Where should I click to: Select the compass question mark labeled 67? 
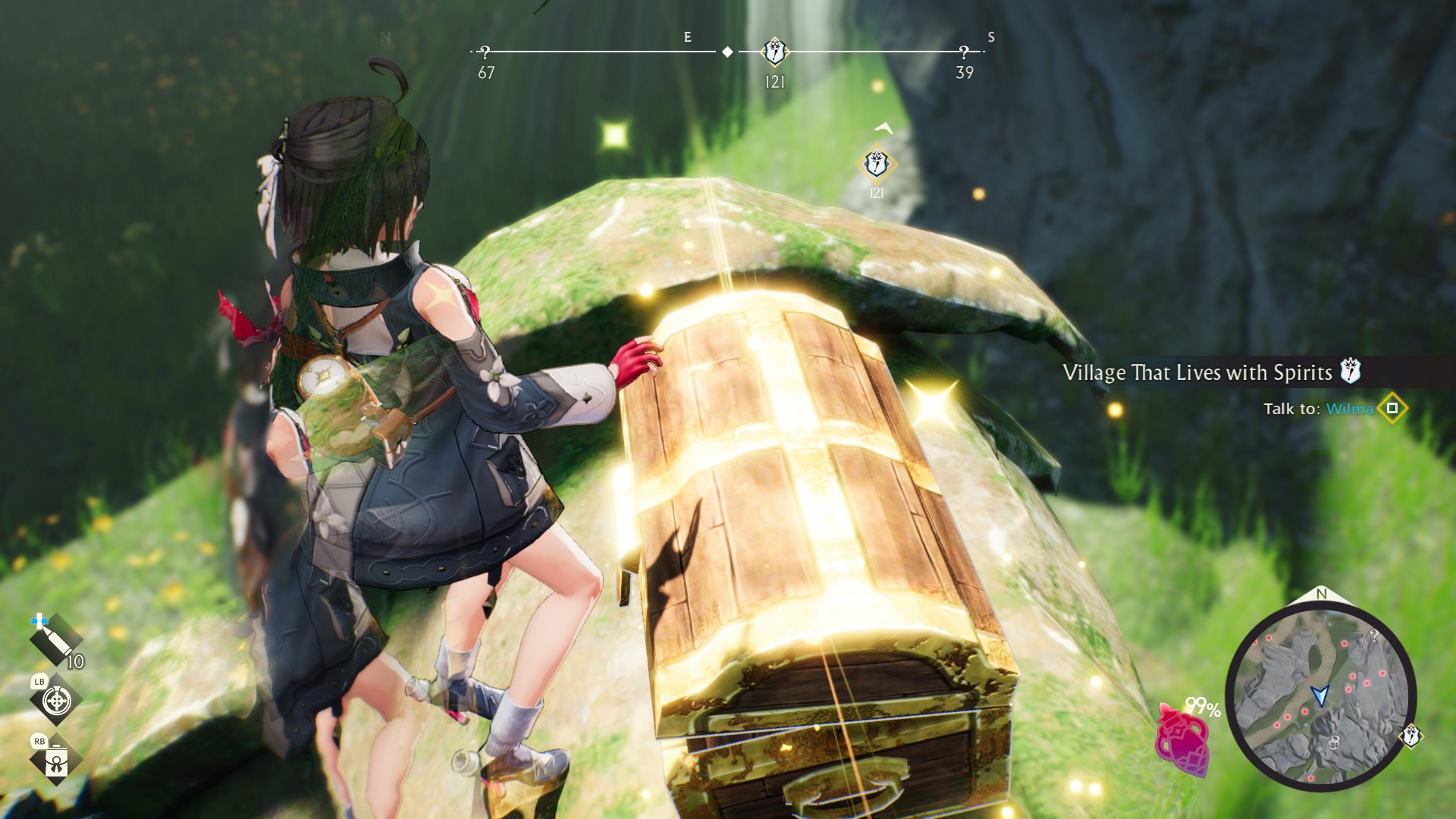(x=485, y=52)
